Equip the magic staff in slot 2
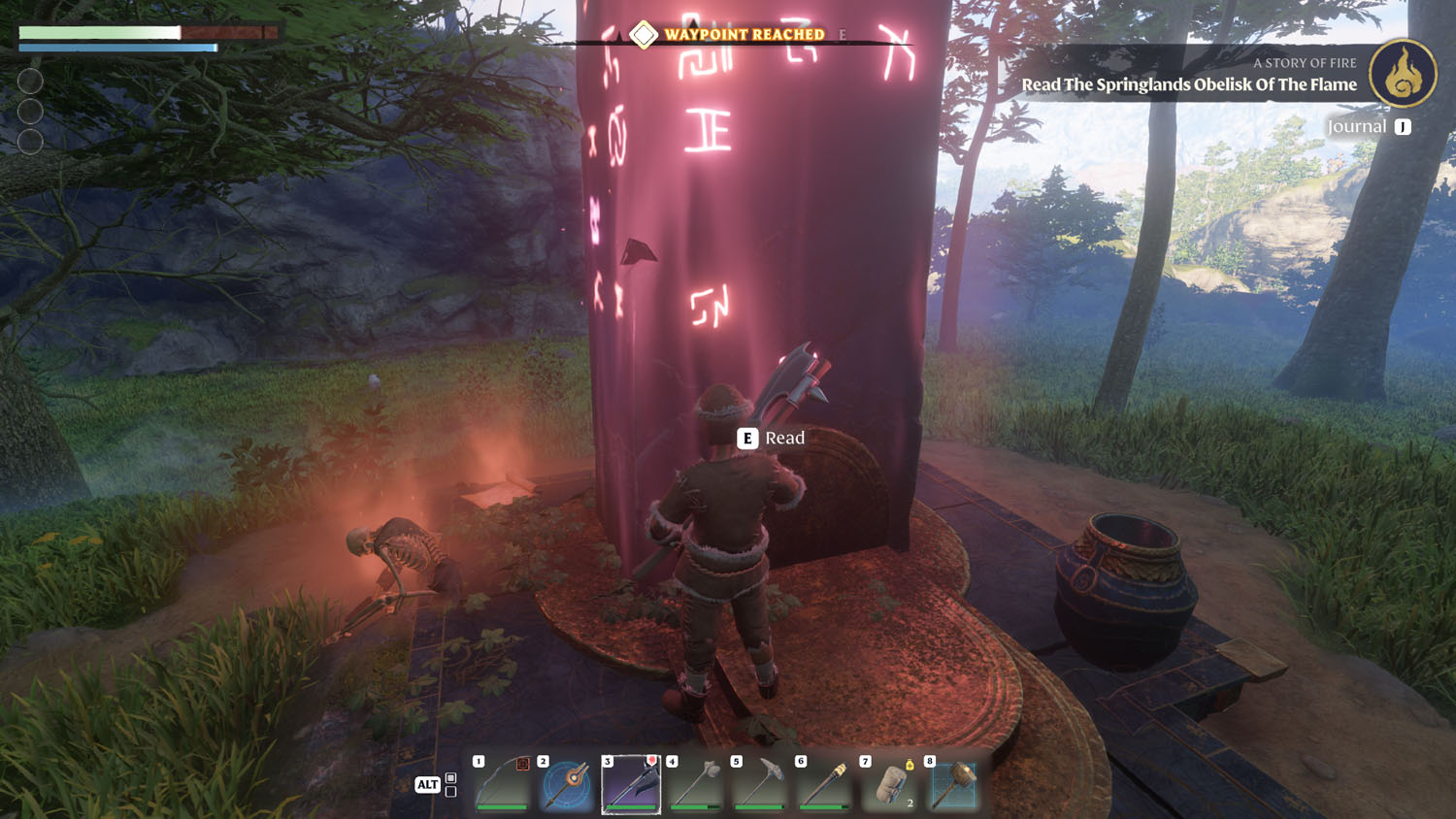This screenshot has width=1456, height=819. (x=567, y=784)
